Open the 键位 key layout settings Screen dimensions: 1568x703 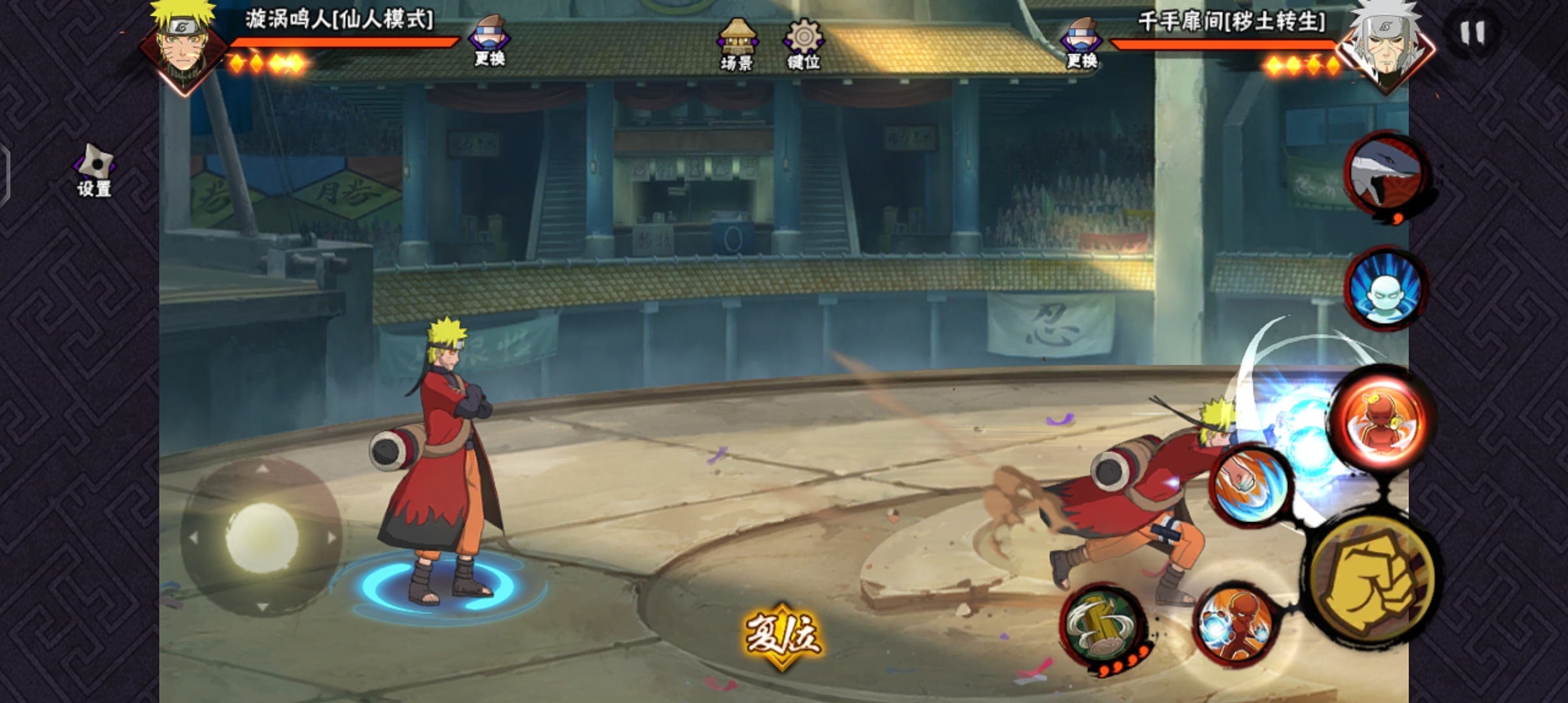(804, 44)
